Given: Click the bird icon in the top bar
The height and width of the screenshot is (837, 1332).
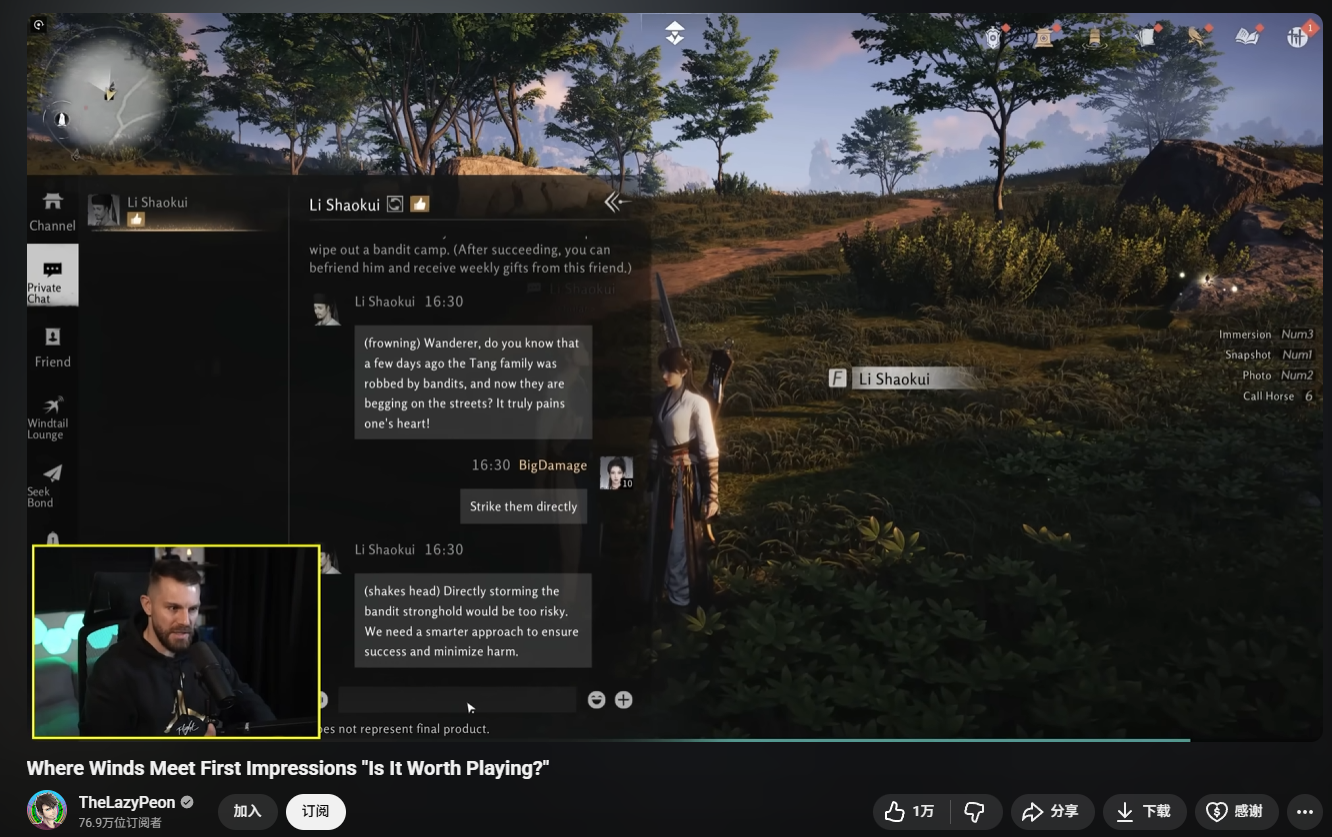Looking at the screenshot, I should tap(1196, 37).
